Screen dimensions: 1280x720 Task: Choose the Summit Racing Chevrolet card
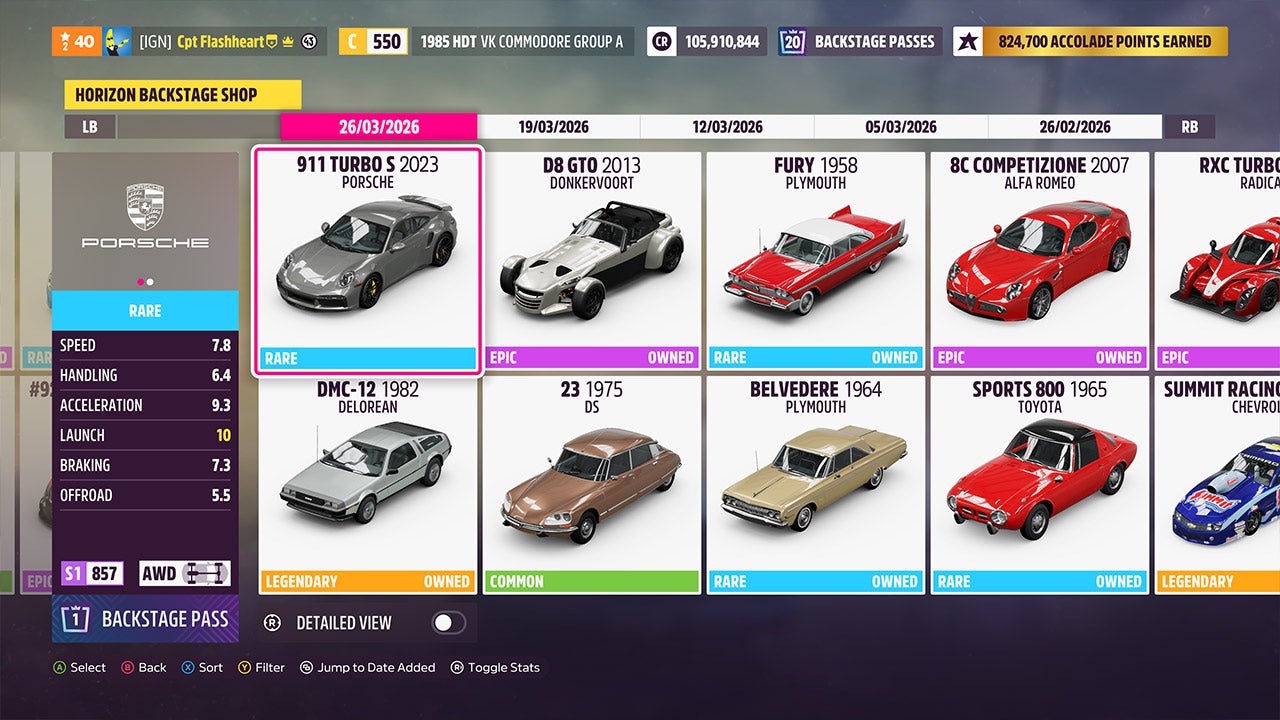[x=1218, y=484]
